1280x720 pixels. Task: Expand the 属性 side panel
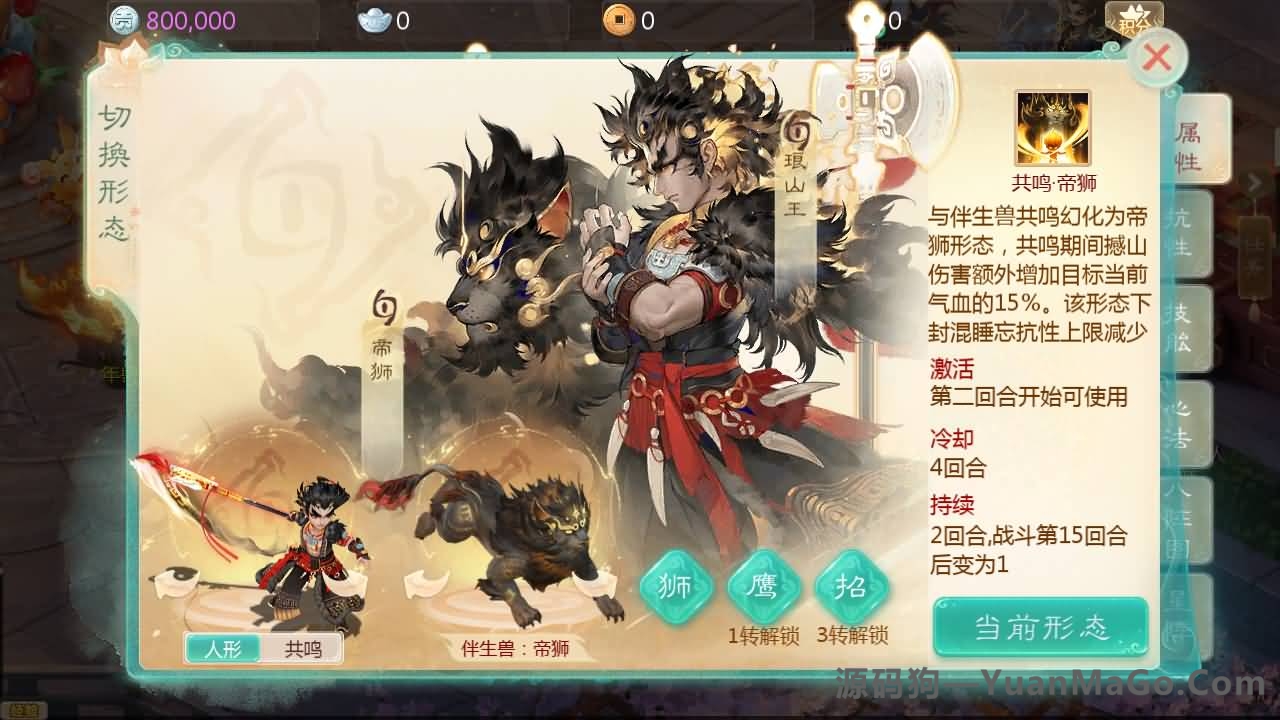pos(1190,145)
